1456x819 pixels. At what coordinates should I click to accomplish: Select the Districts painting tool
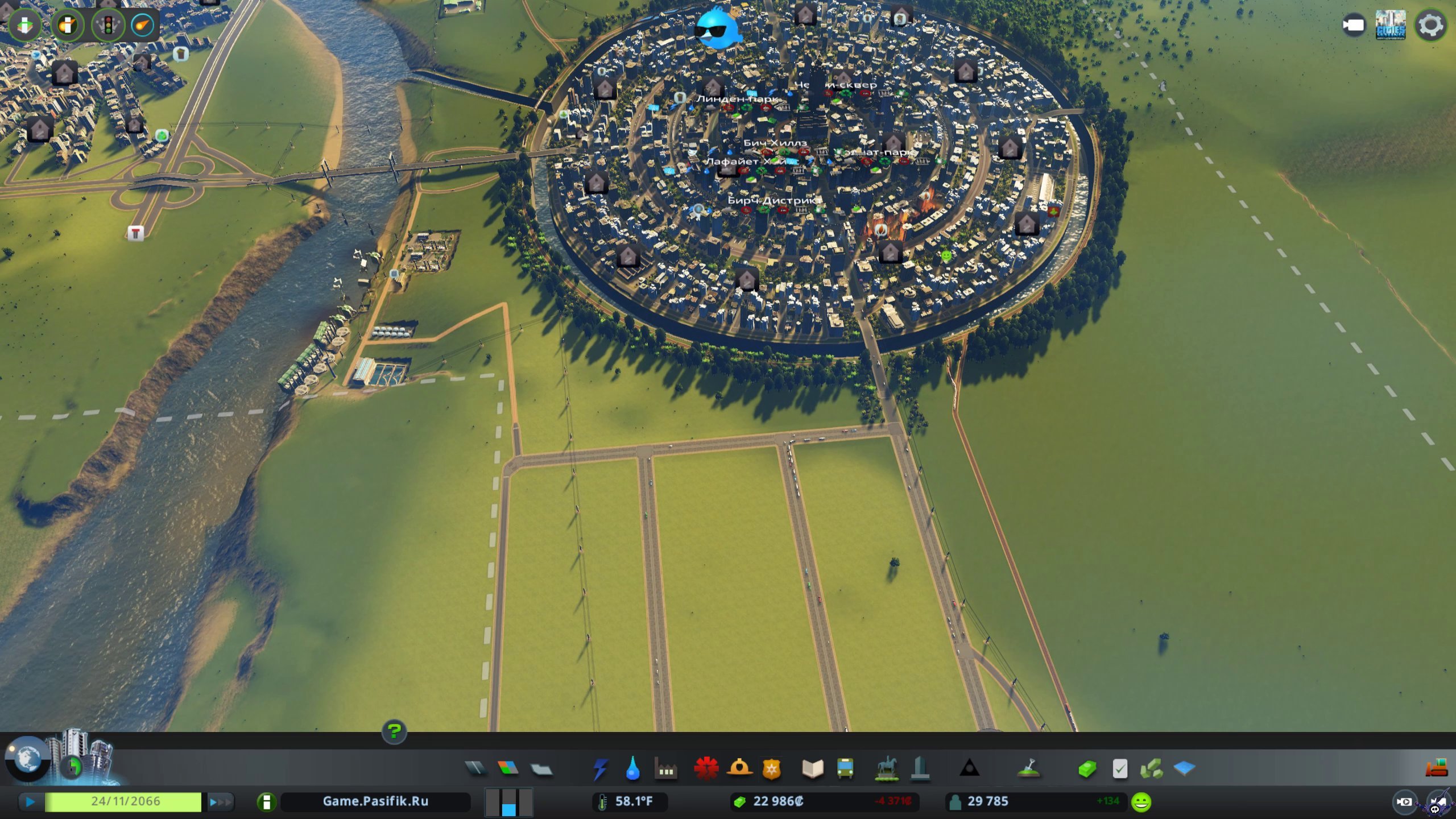(541, 769)
